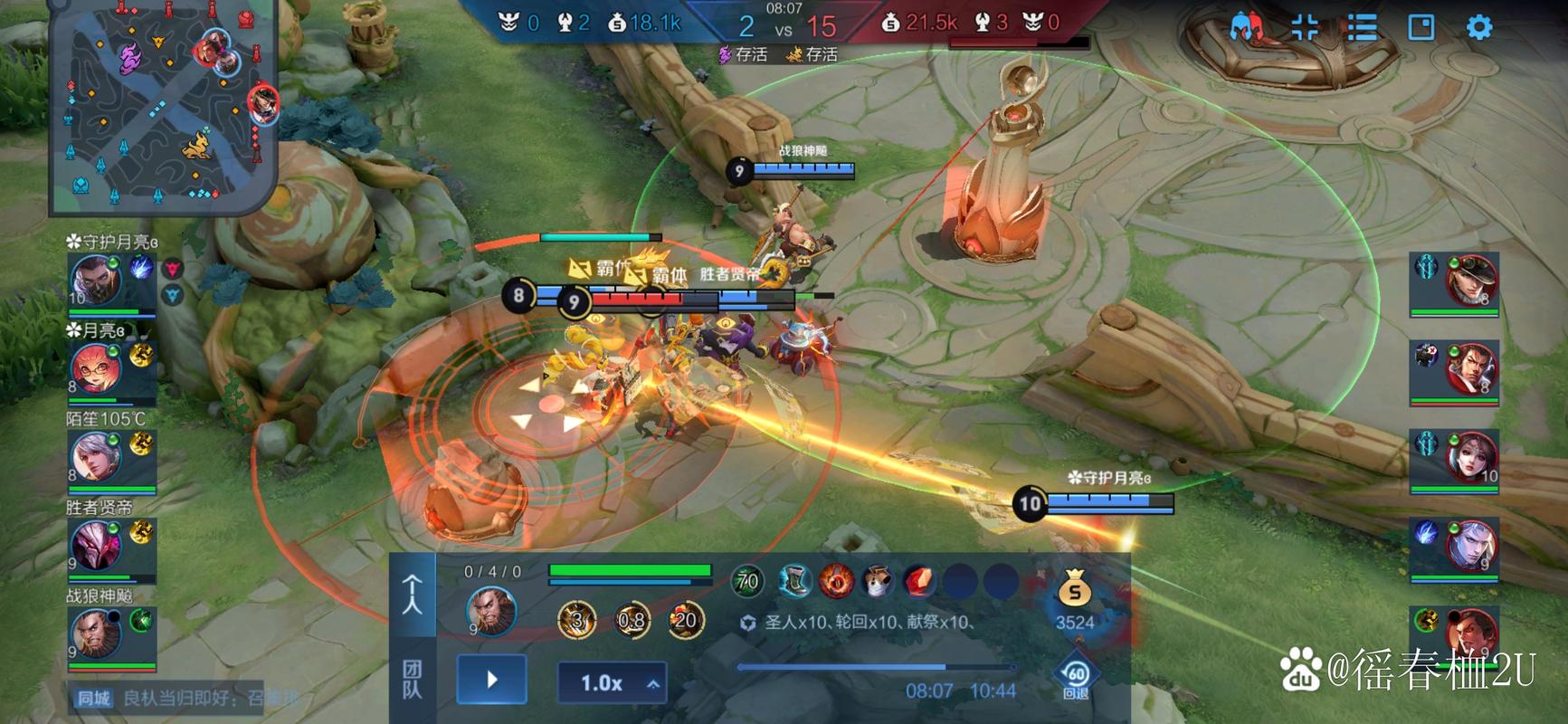Toggle the collapse-interface arrows icon
This screenshot has height=724, width=1568.
click(1304, 27)
